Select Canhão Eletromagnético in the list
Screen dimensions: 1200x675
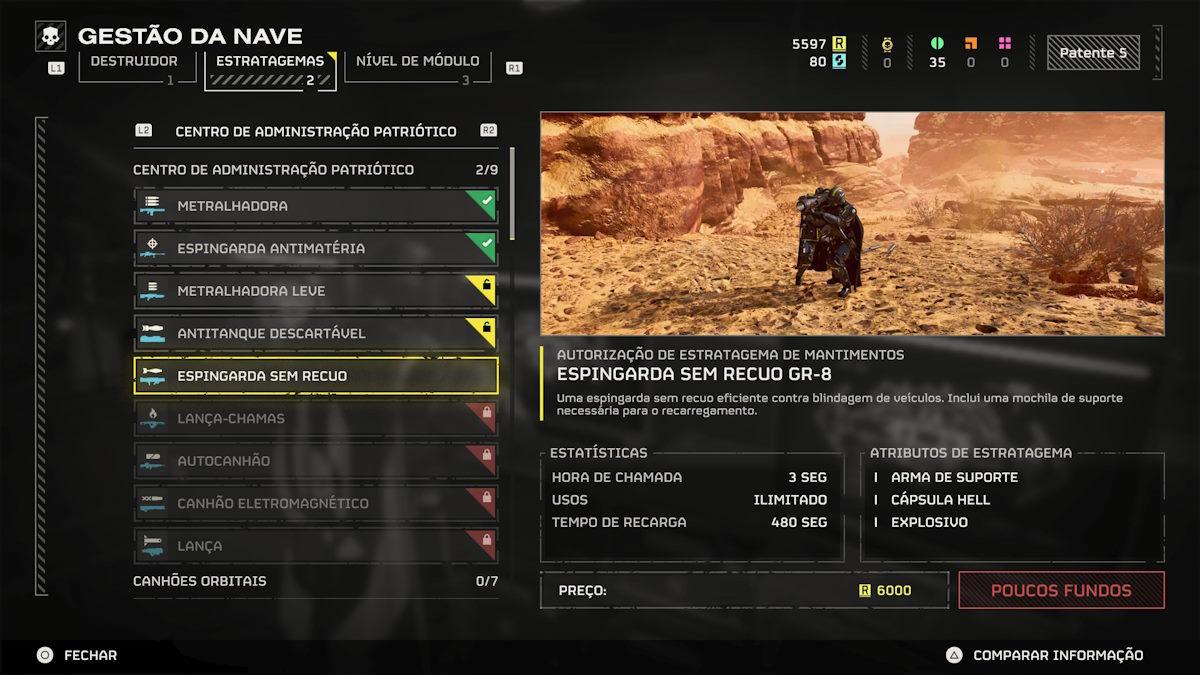coord(315,503)
